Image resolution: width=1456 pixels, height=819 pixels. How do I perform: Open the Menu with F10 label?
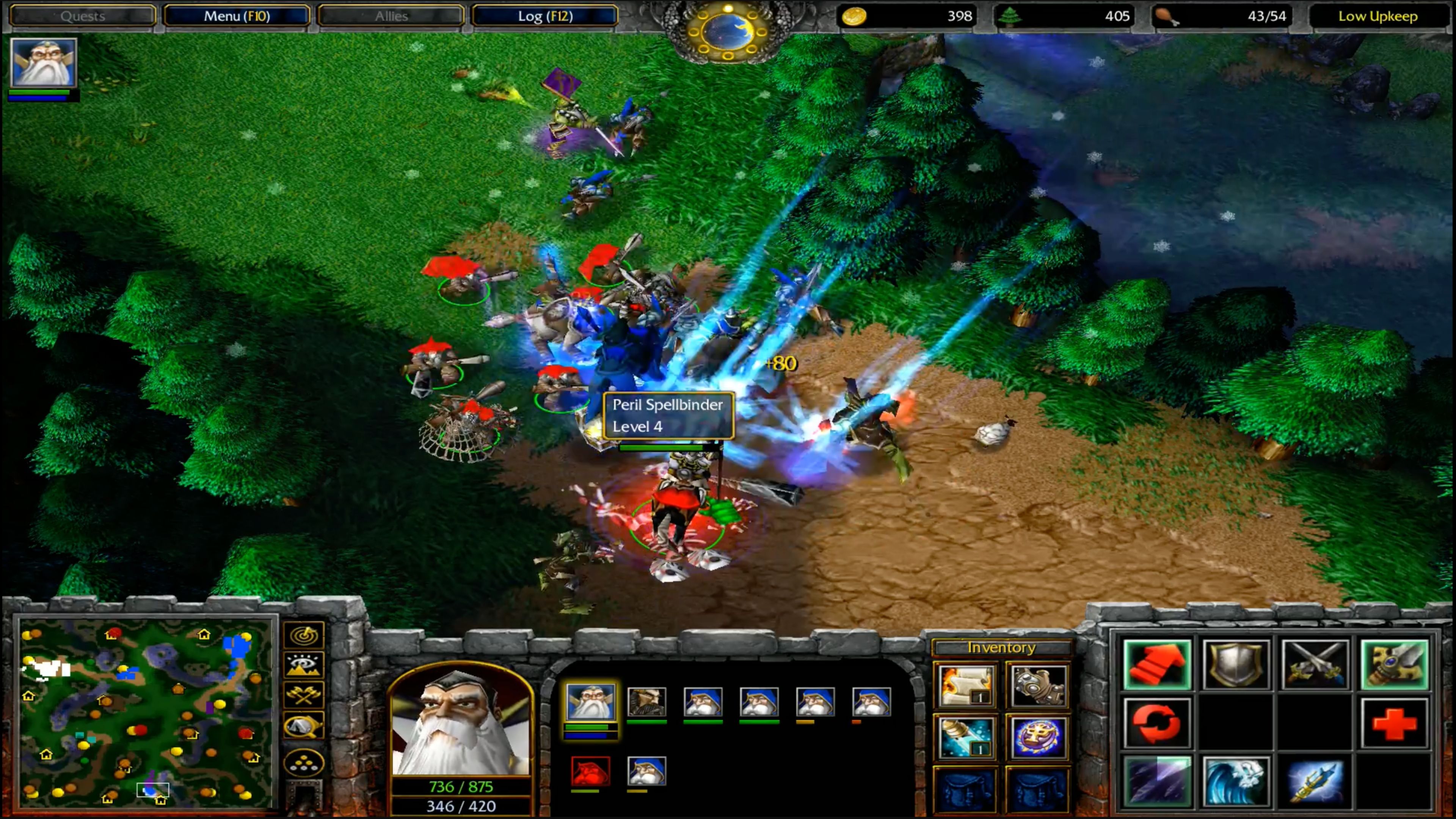click(x=237, y=16)
